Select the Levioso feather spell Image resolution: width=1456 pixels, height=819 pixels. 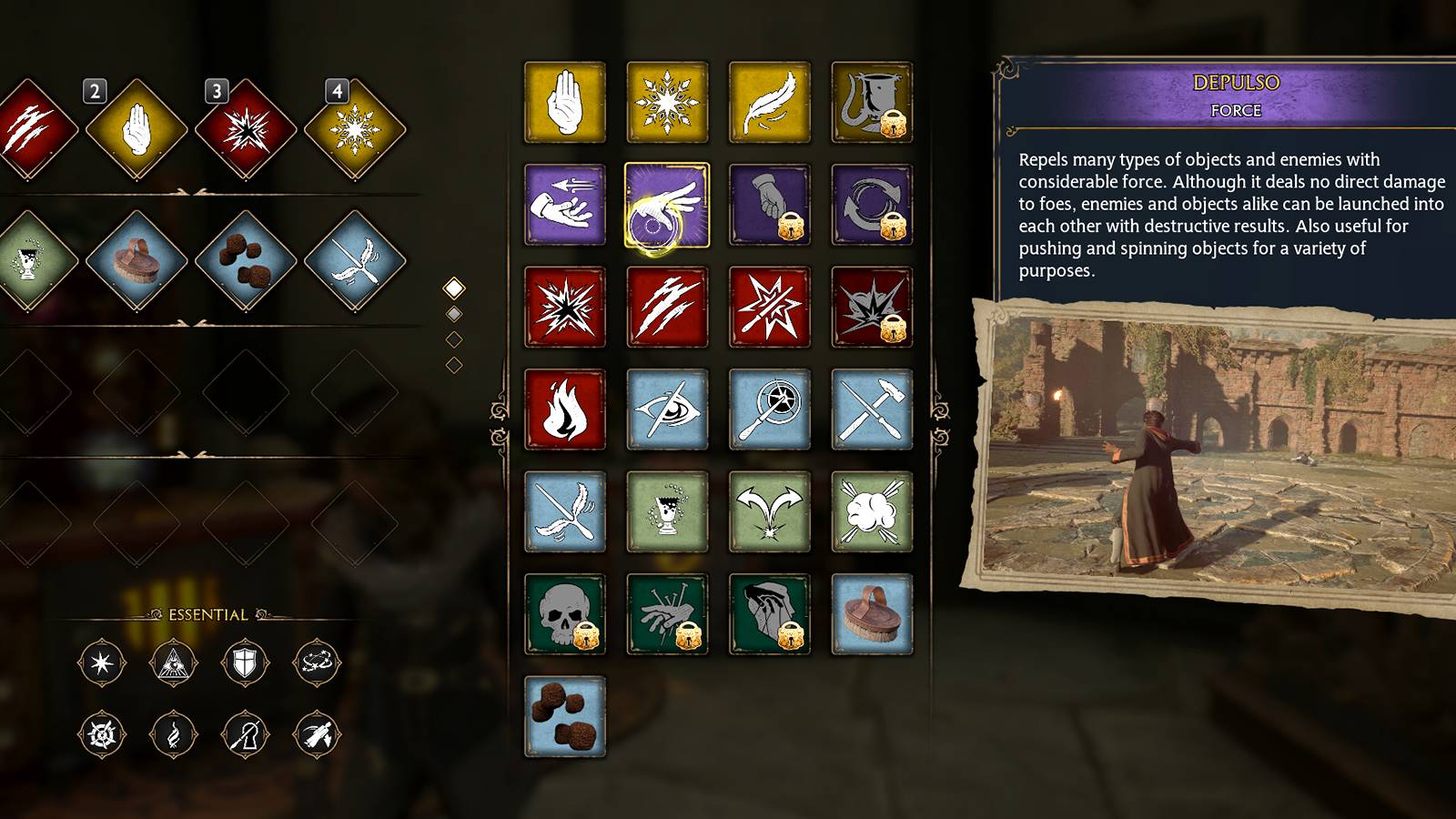click(x=770, y=102)
